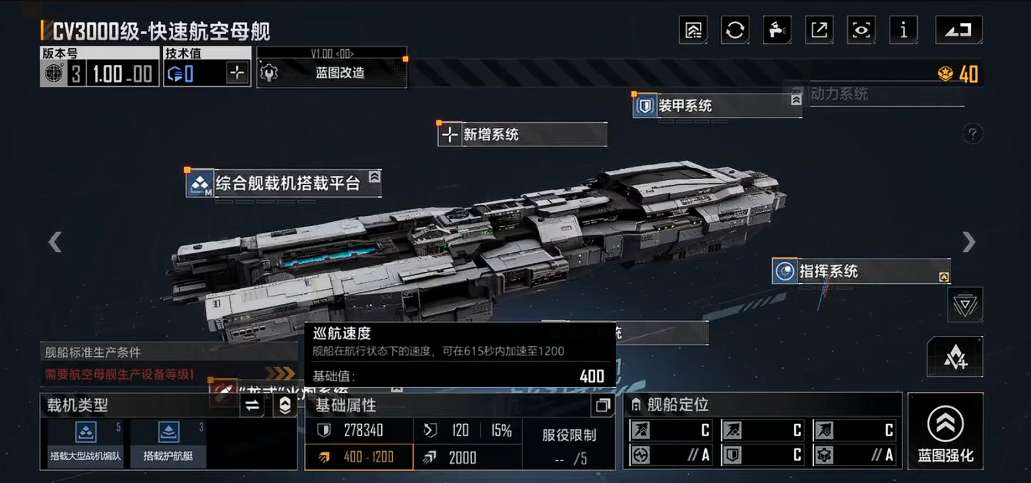
Task: Click the plus button beside 技术值
Action: coord(236,73)
